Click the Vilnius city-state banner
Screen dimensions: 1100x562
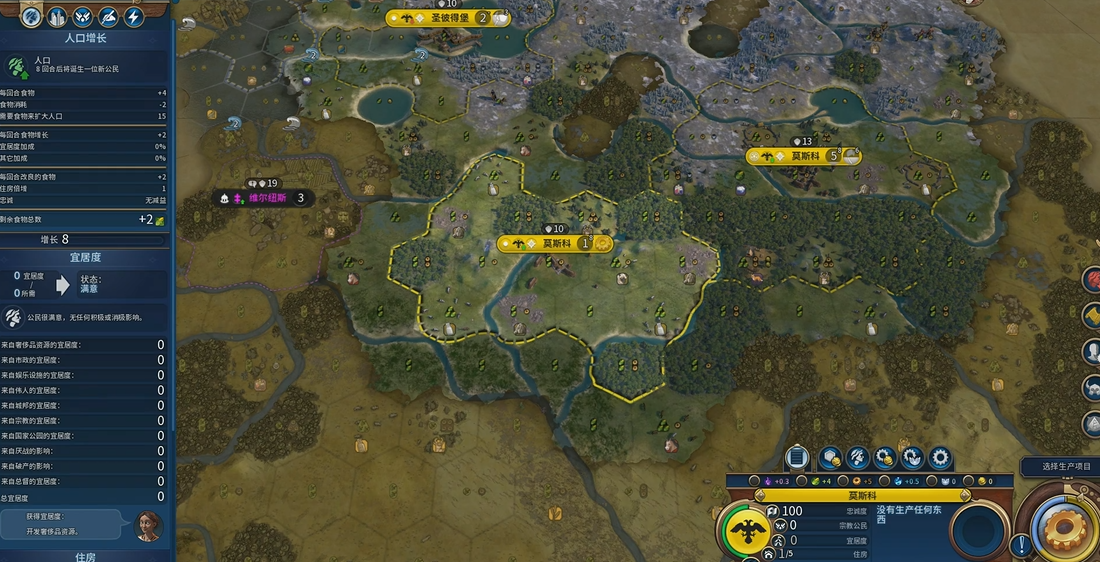[x=264, y=198]
